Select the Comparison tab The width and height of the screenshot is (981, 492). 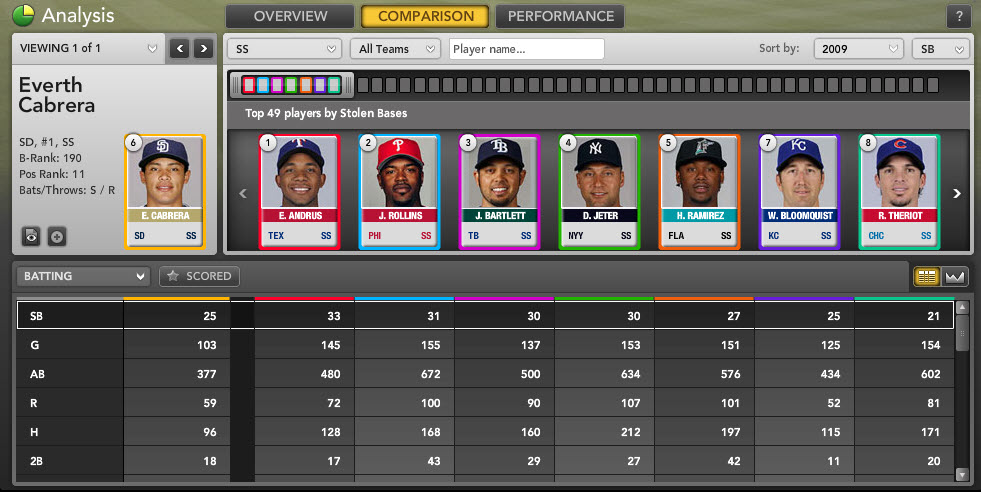click(x=425, y=16)
